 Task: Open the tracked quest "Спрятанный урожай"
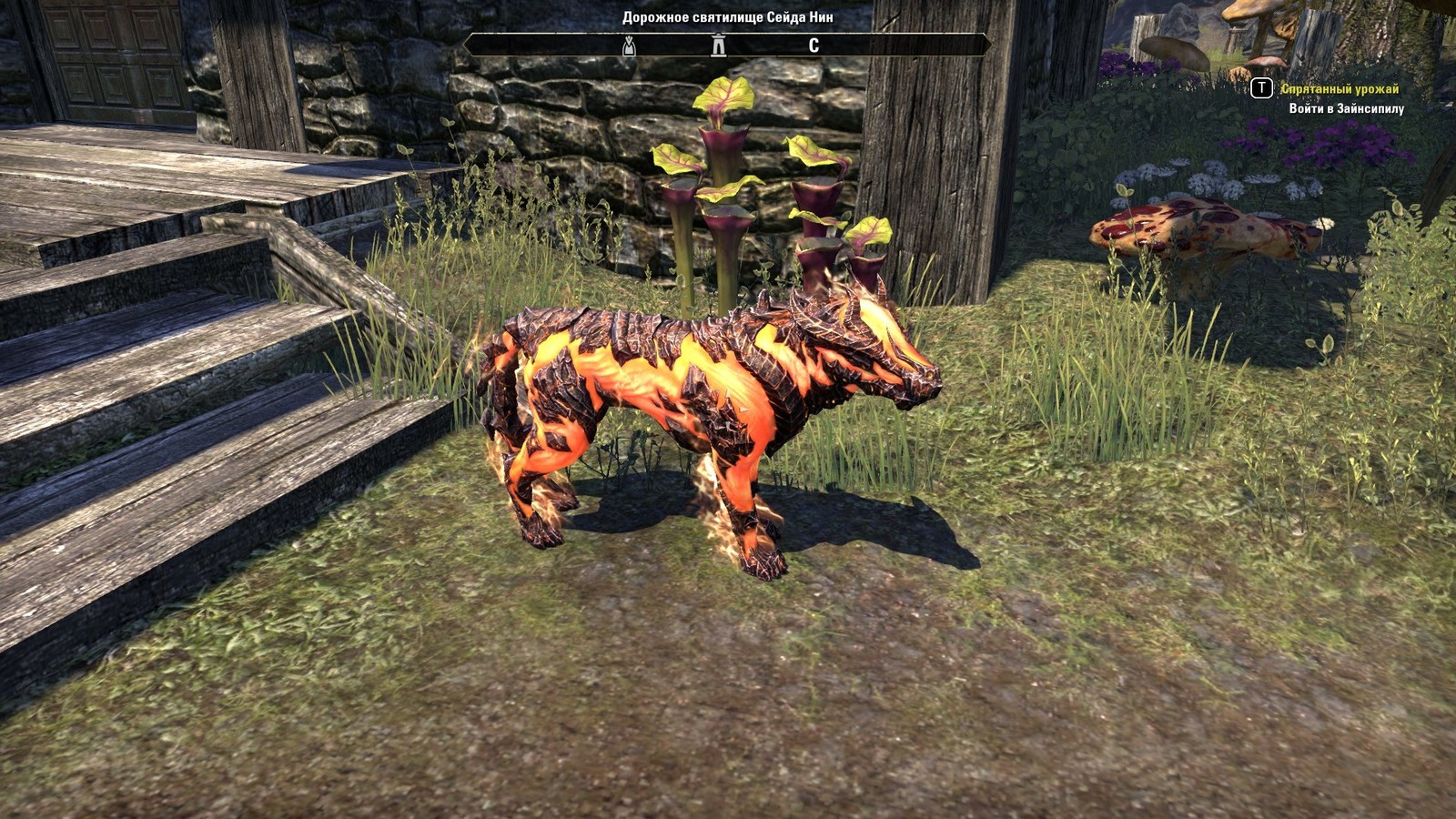click(x=1340, y=89)
